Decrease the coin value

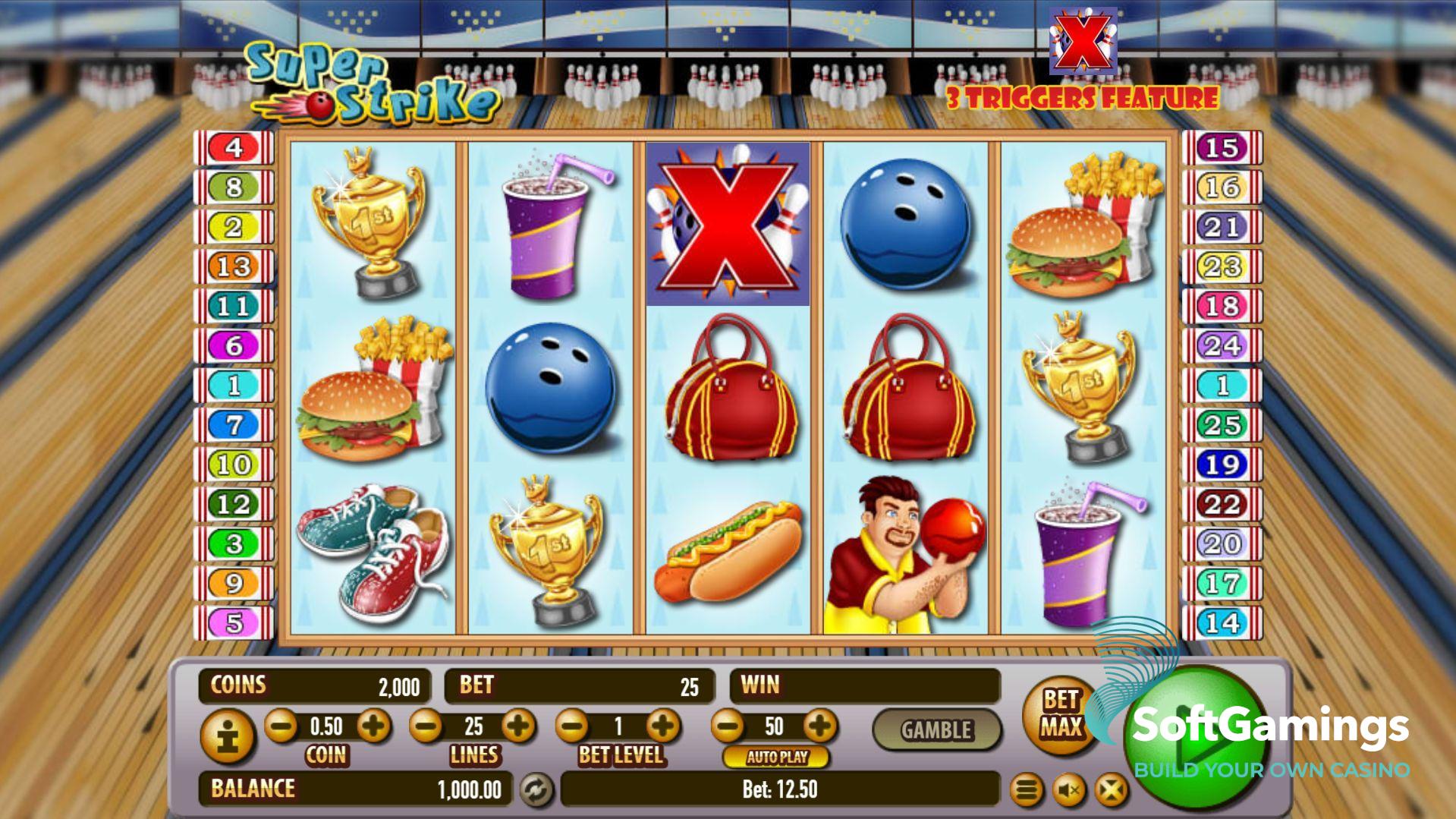point(281,726)
